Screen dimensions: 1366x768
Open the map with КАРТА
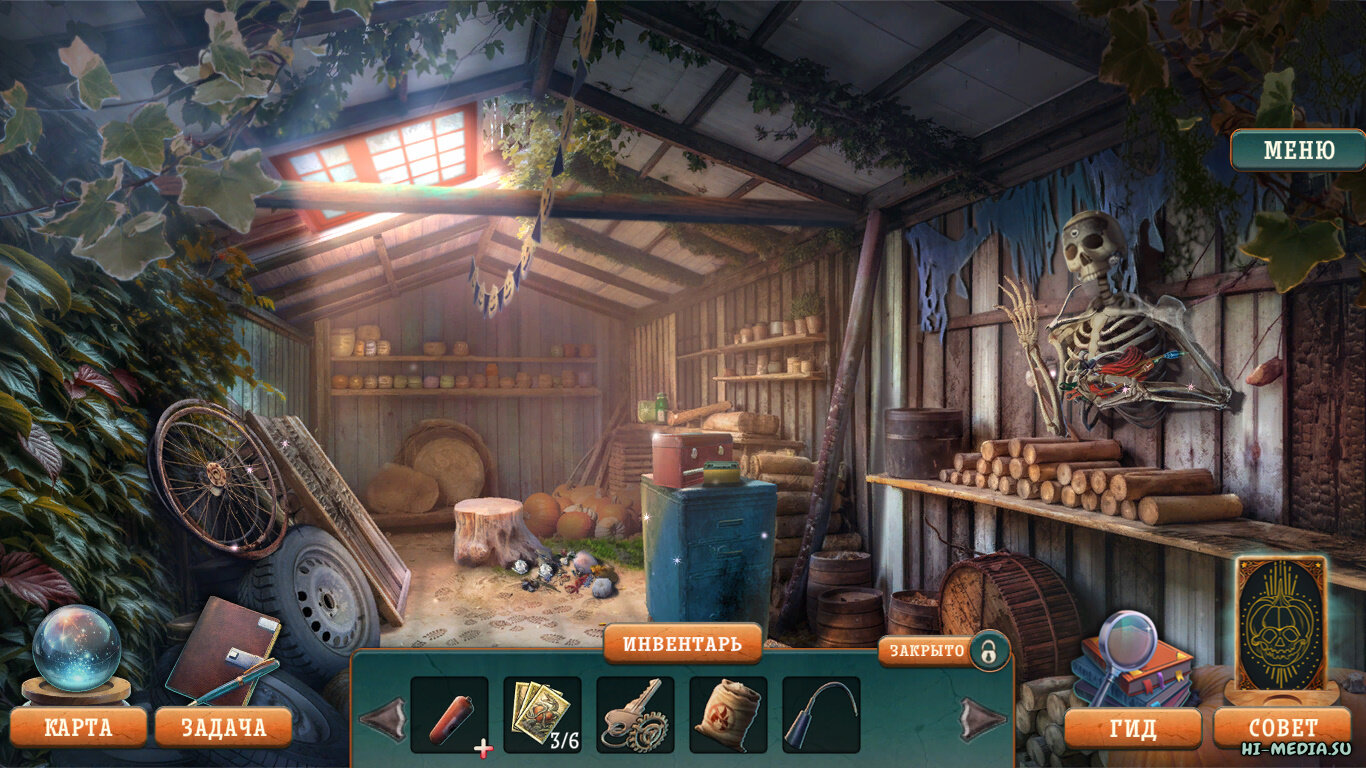(78, 727)
